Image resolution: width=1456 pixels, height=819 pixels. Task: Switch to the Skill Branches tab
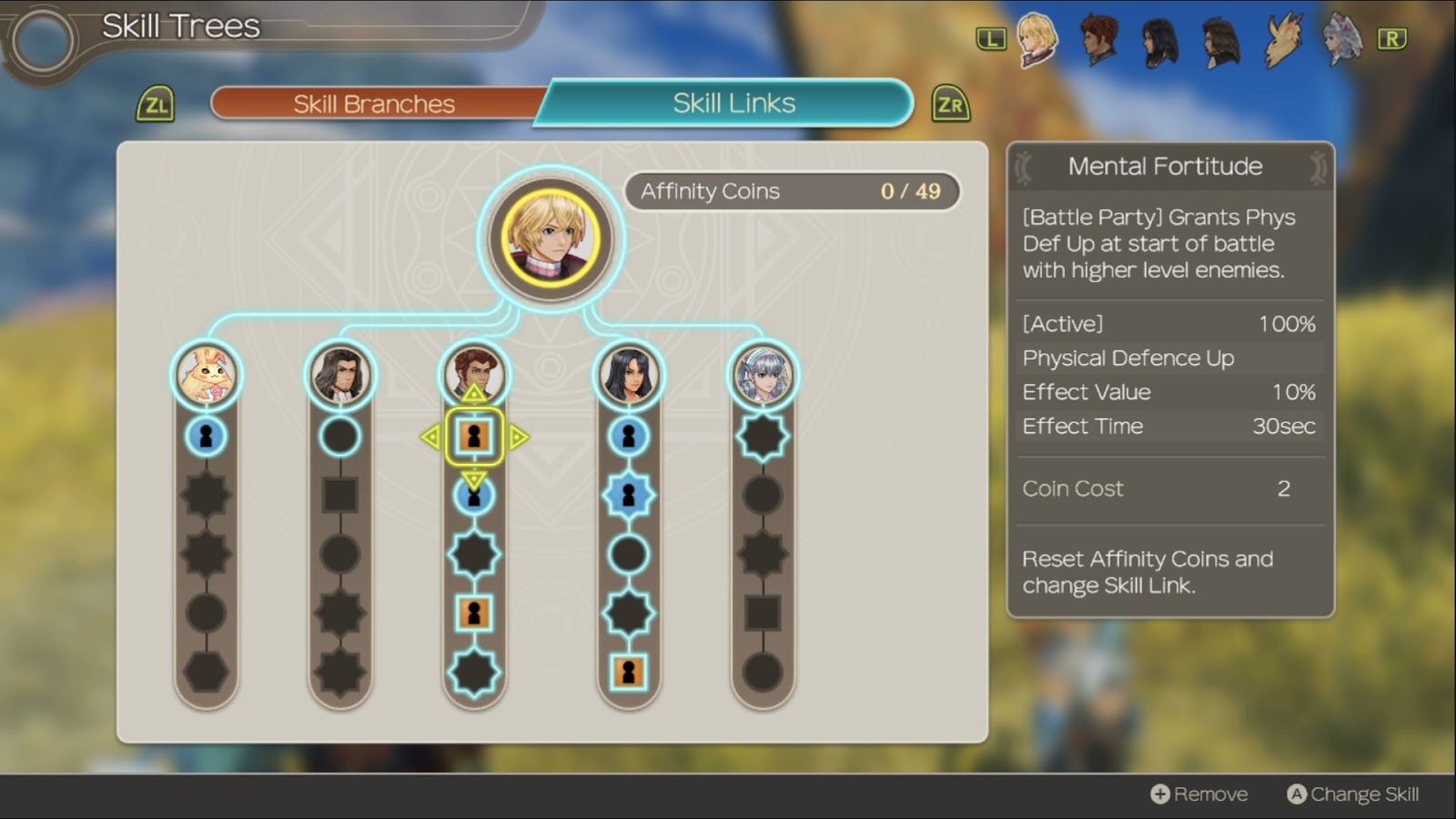(x=374, y=104)
